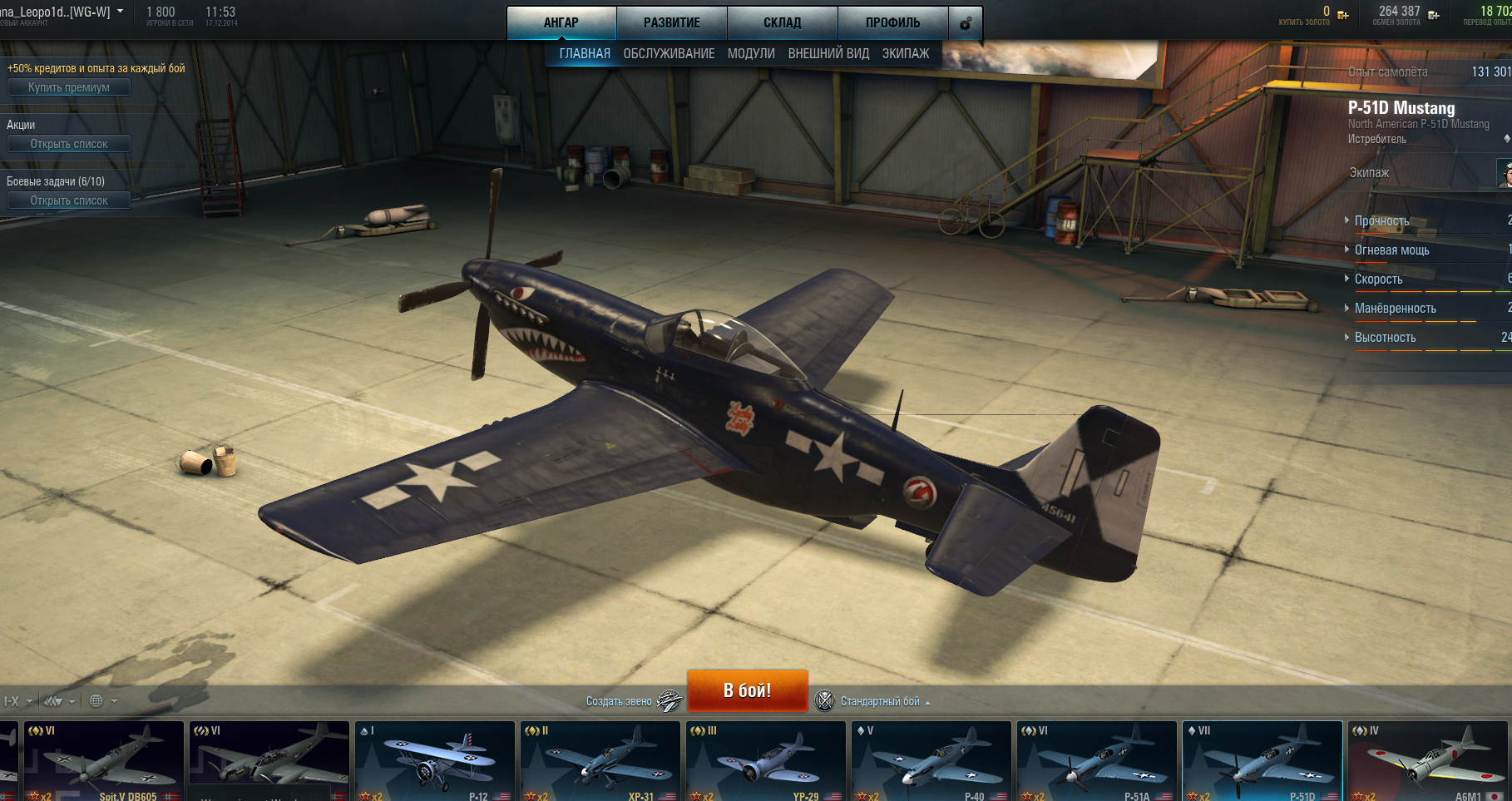Select the P-12 biplane in carousel
1512x801 pixels.
pos(435,761)
